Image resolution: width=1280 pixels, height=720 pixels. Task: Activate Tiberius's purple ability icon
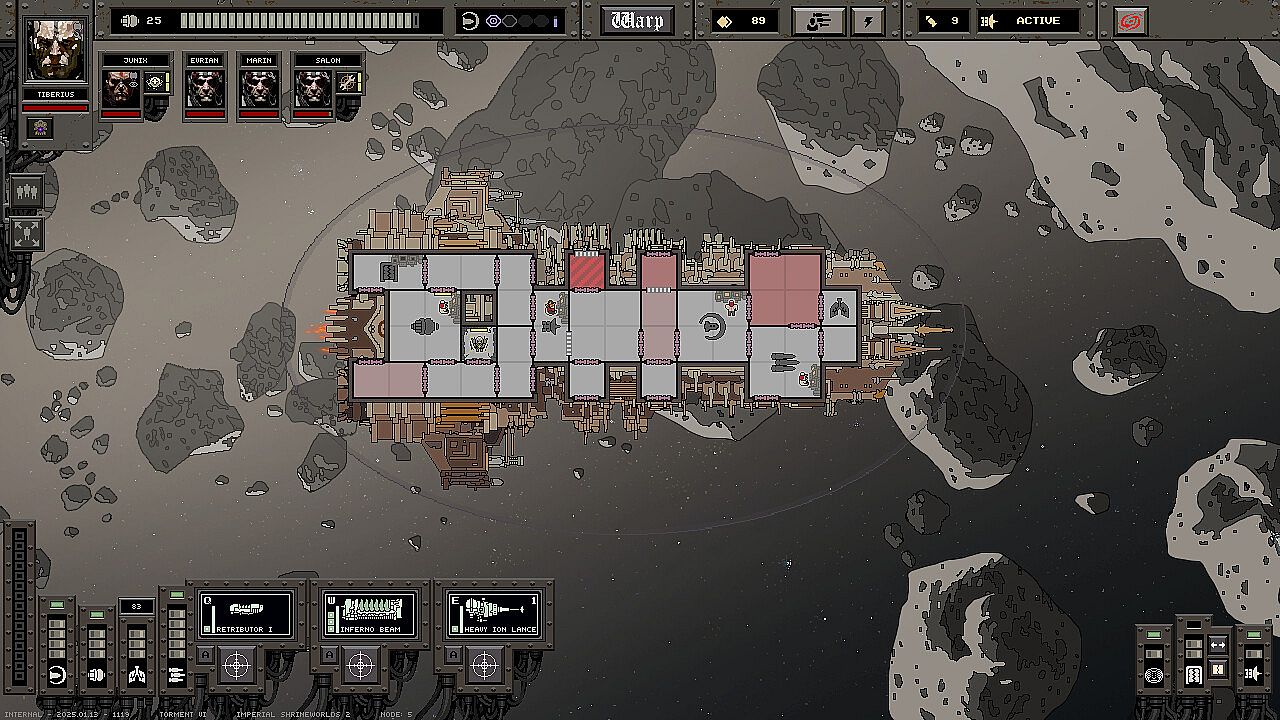pyautogui.click(x=41, y=127)
